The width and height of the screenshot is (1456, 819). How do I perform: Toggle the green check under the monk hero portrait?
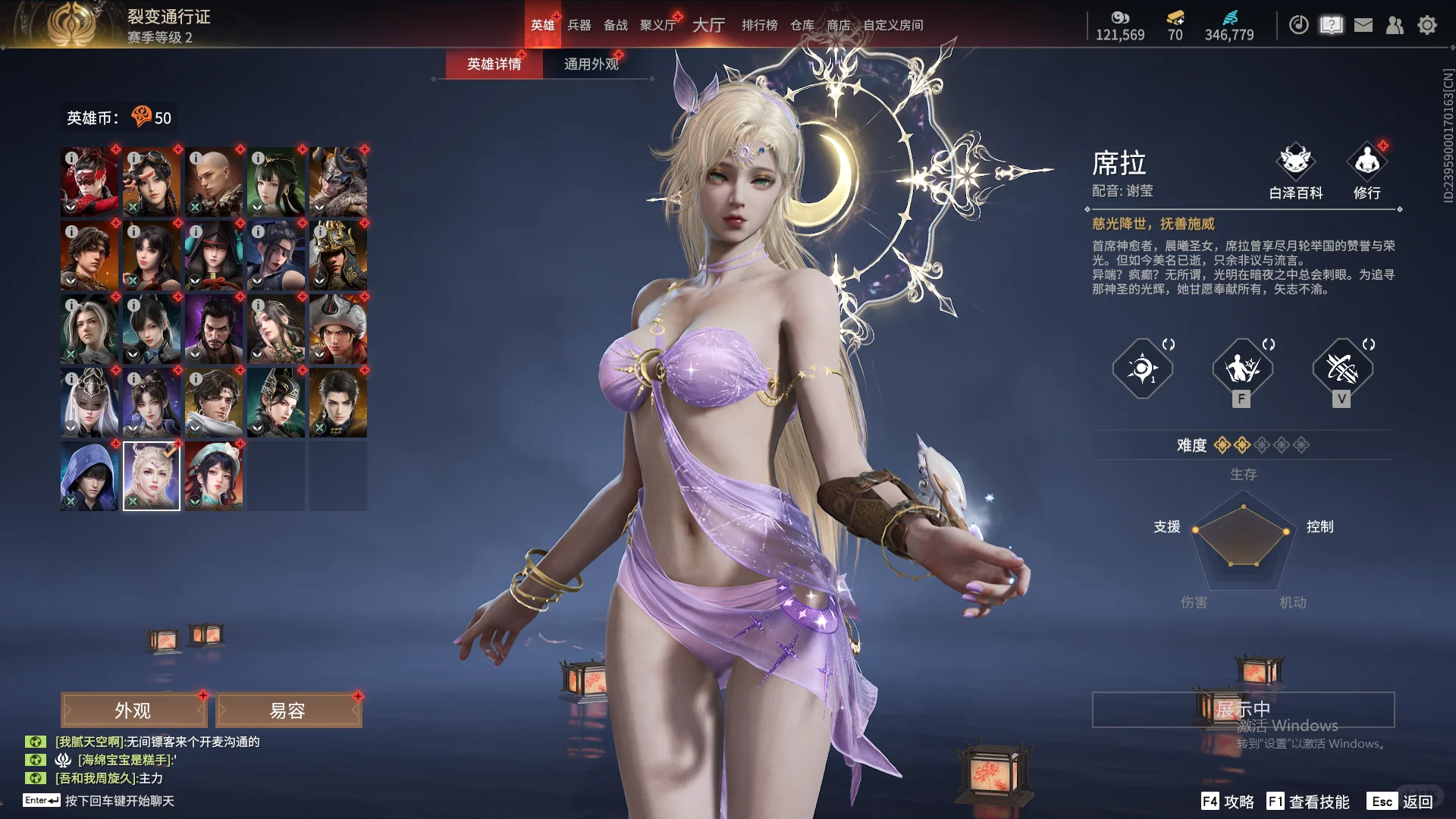pos(195,205)
